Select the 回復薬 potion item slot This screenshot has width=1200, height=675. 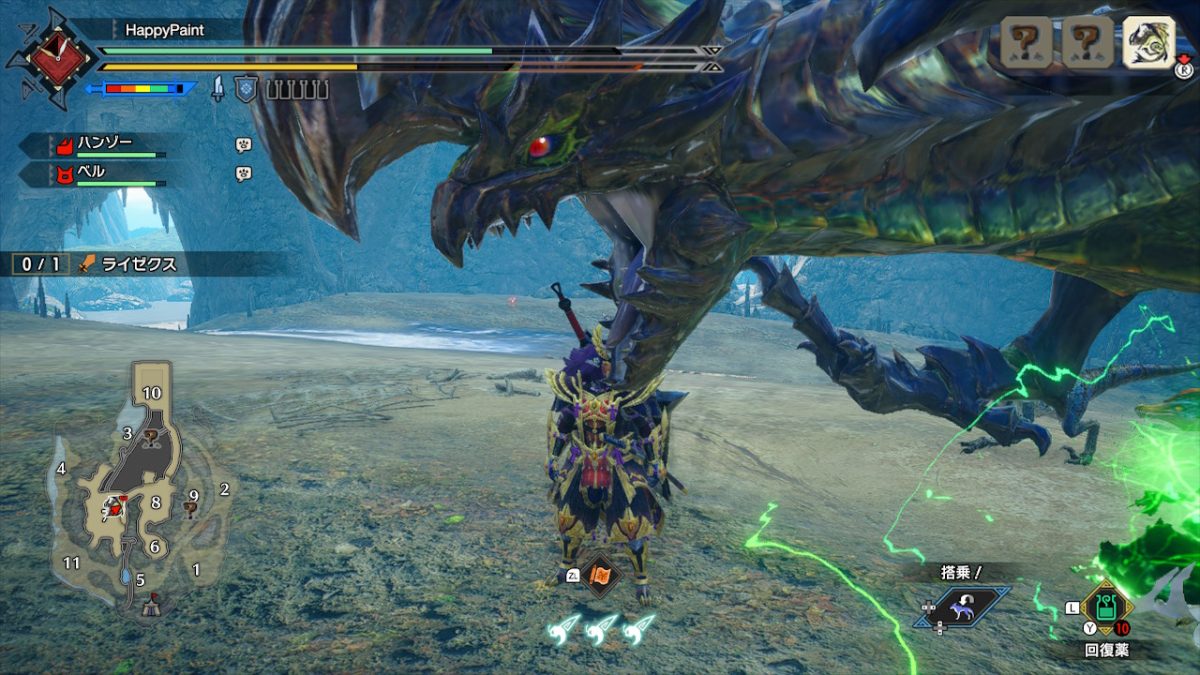(x=1107, y=606)
